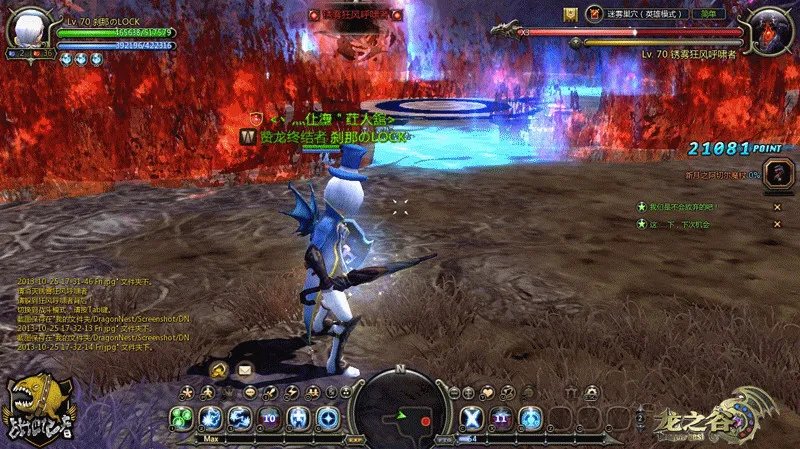
Task: Close the second quest notification
Action: [777, 225]
